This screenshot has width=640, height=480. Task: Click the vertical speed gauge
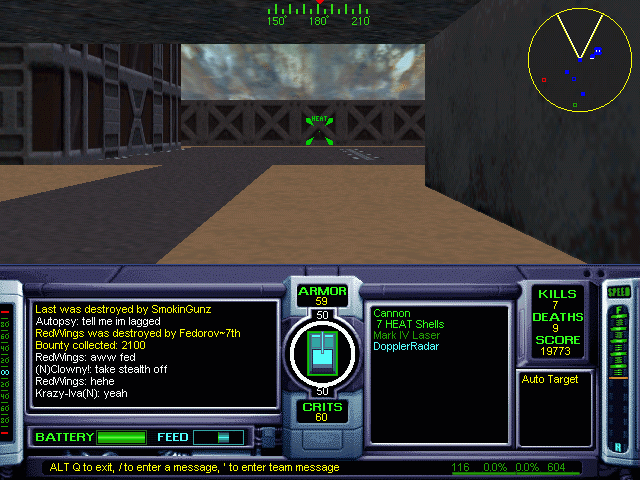[619, 375]
